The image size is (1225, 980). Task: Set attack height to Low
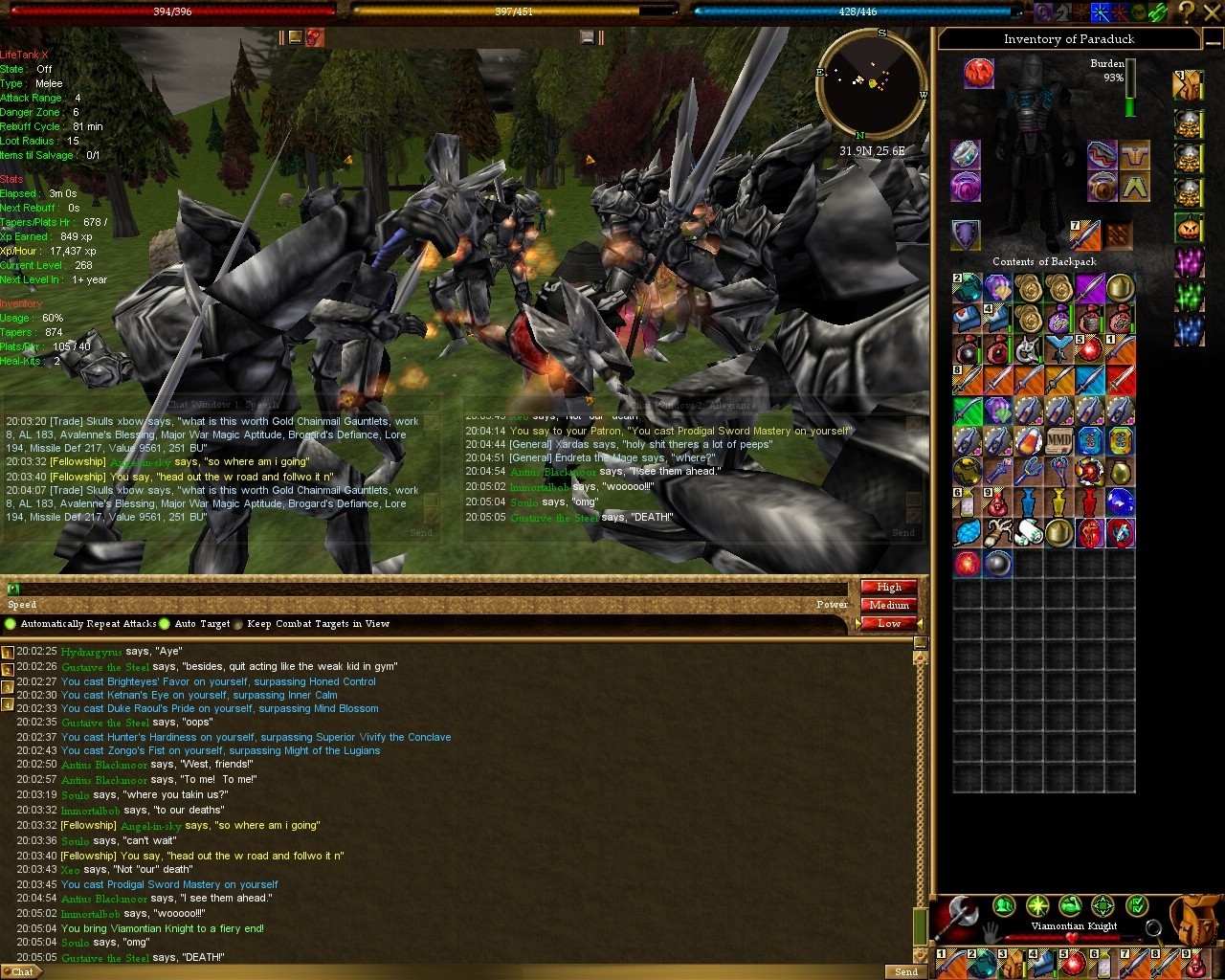tap(889, 623)
